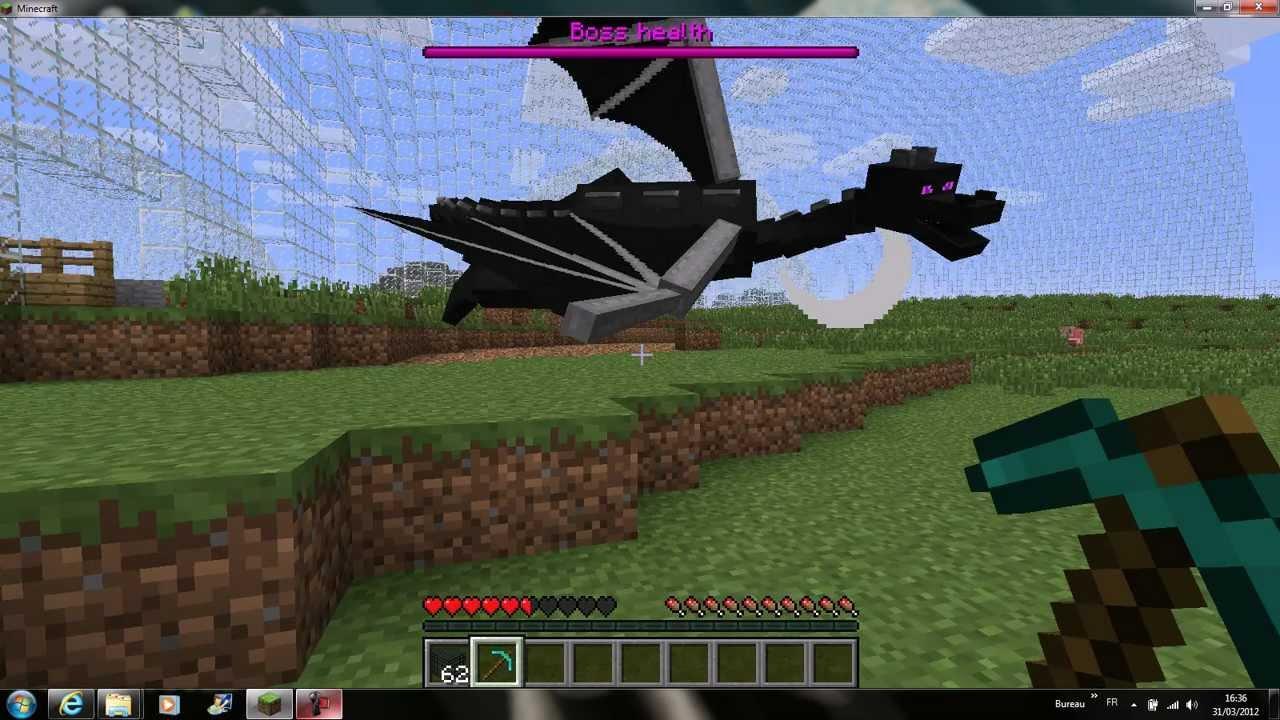Open Windows Explorer from the taskbar
Image resolution: width=1280 pixels, height=720 pixels.
point(119,704)
